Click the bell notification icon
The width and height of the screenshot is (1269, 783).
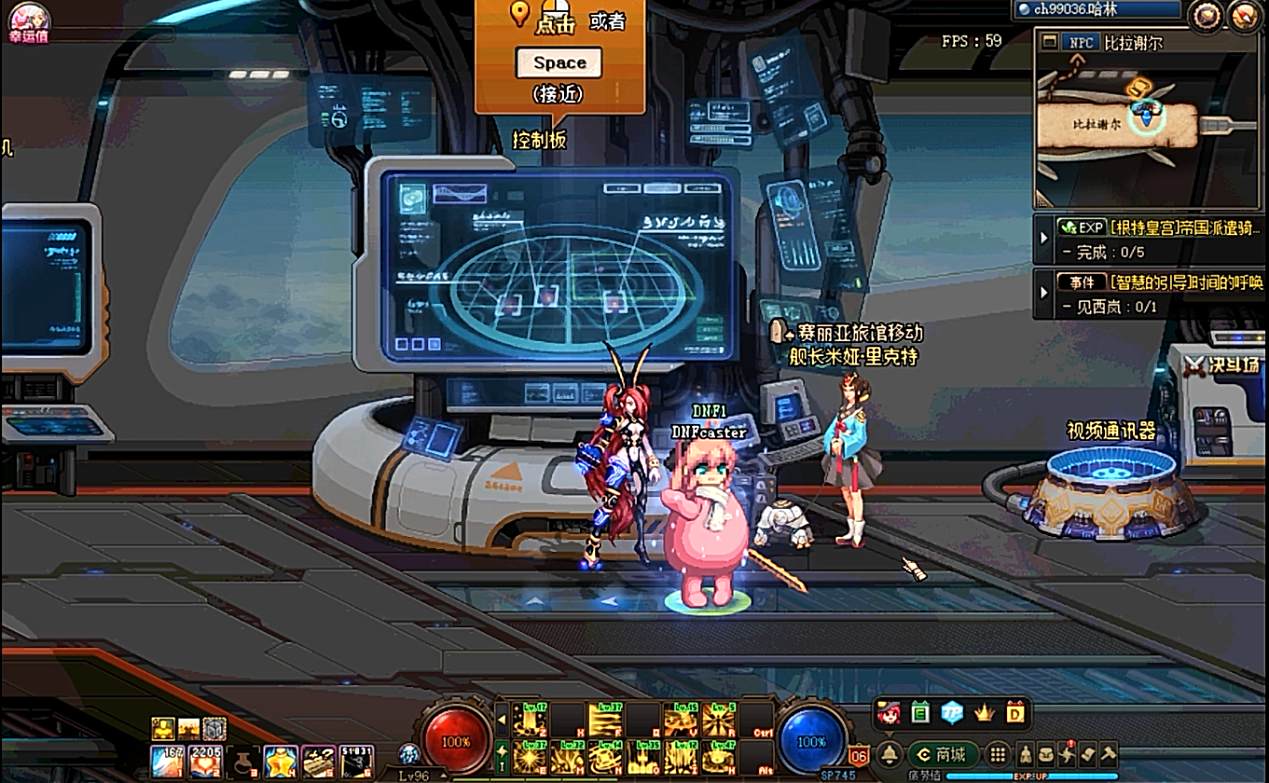point(888,755)
